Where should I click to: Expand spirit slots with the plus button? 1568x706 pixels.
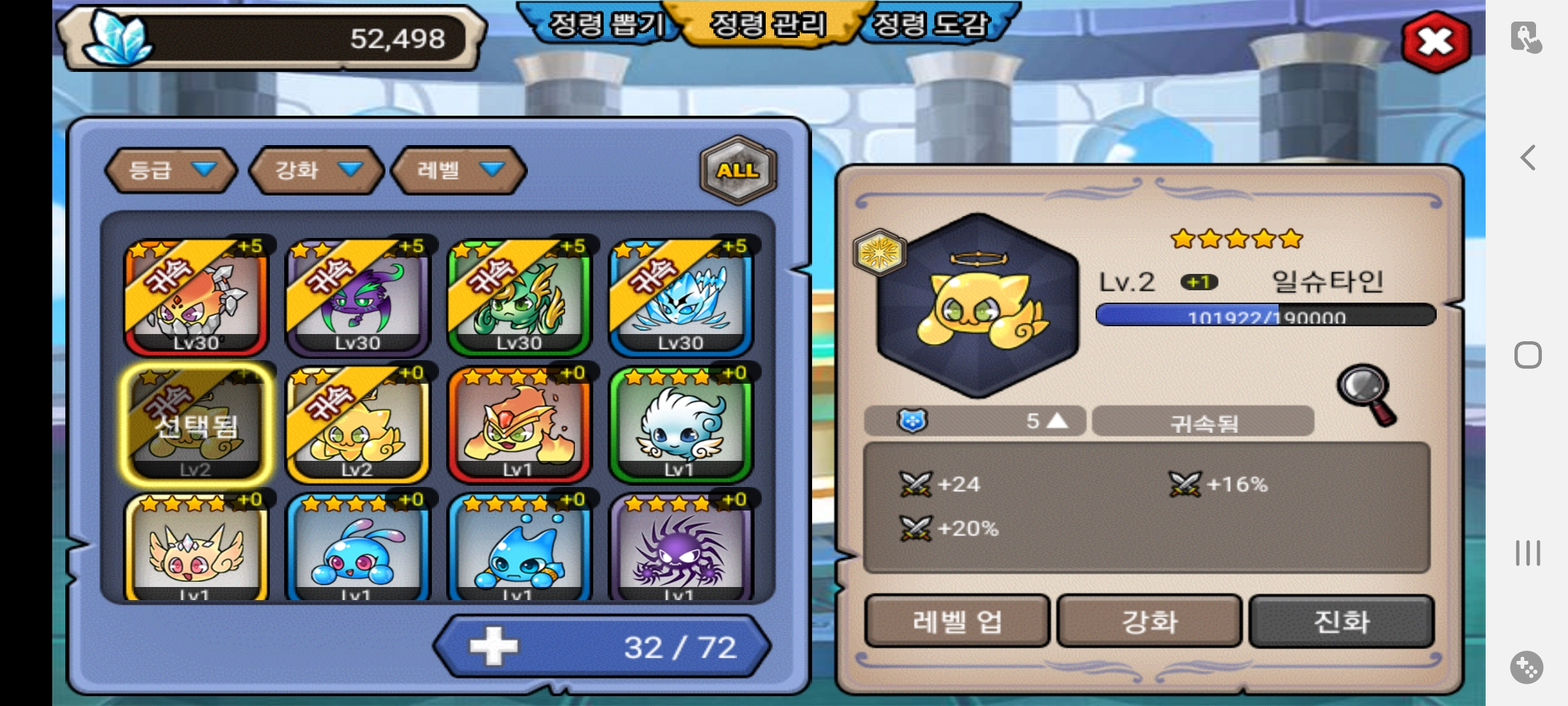point(493,647)
